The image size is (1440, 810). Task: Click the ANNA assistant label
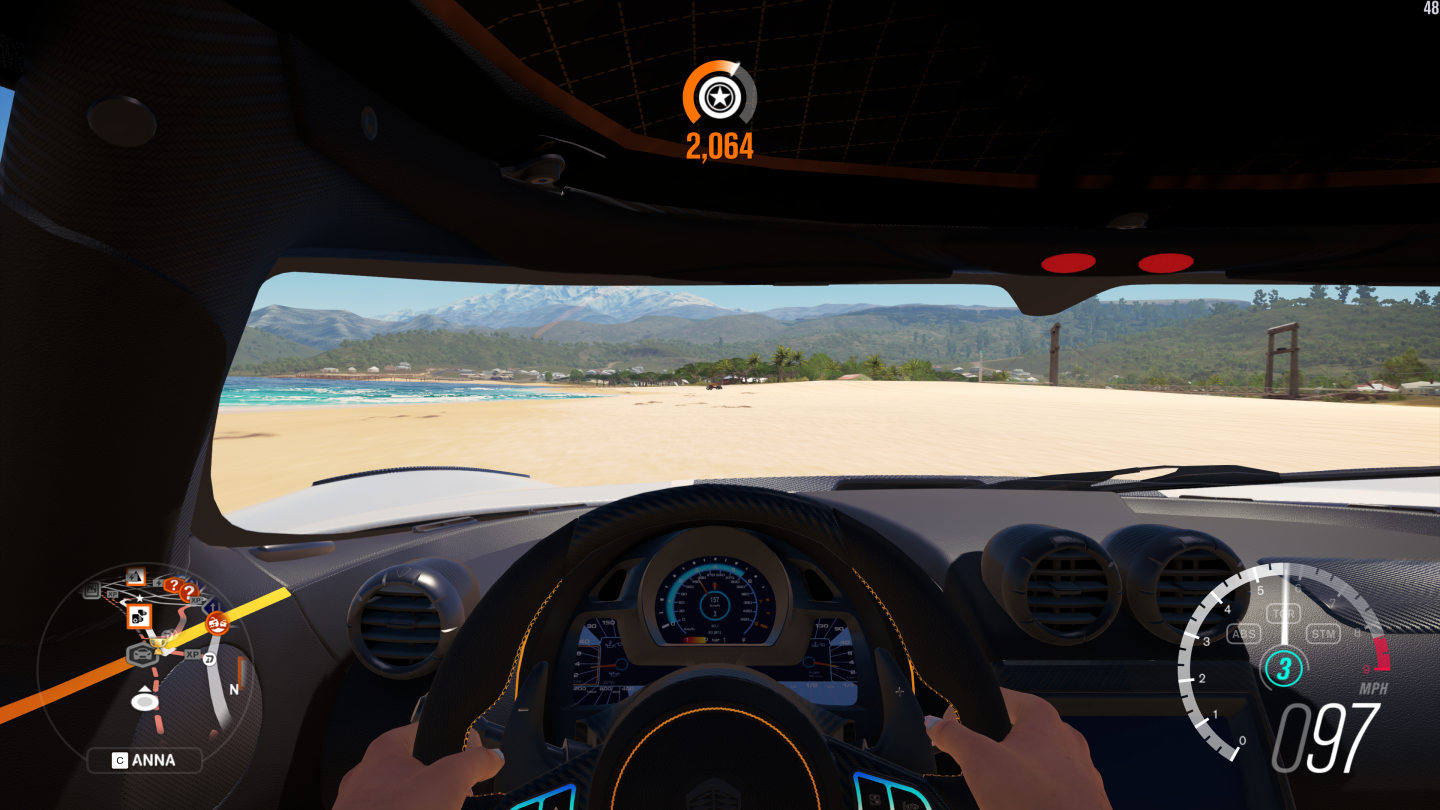(x=145, y=761)
